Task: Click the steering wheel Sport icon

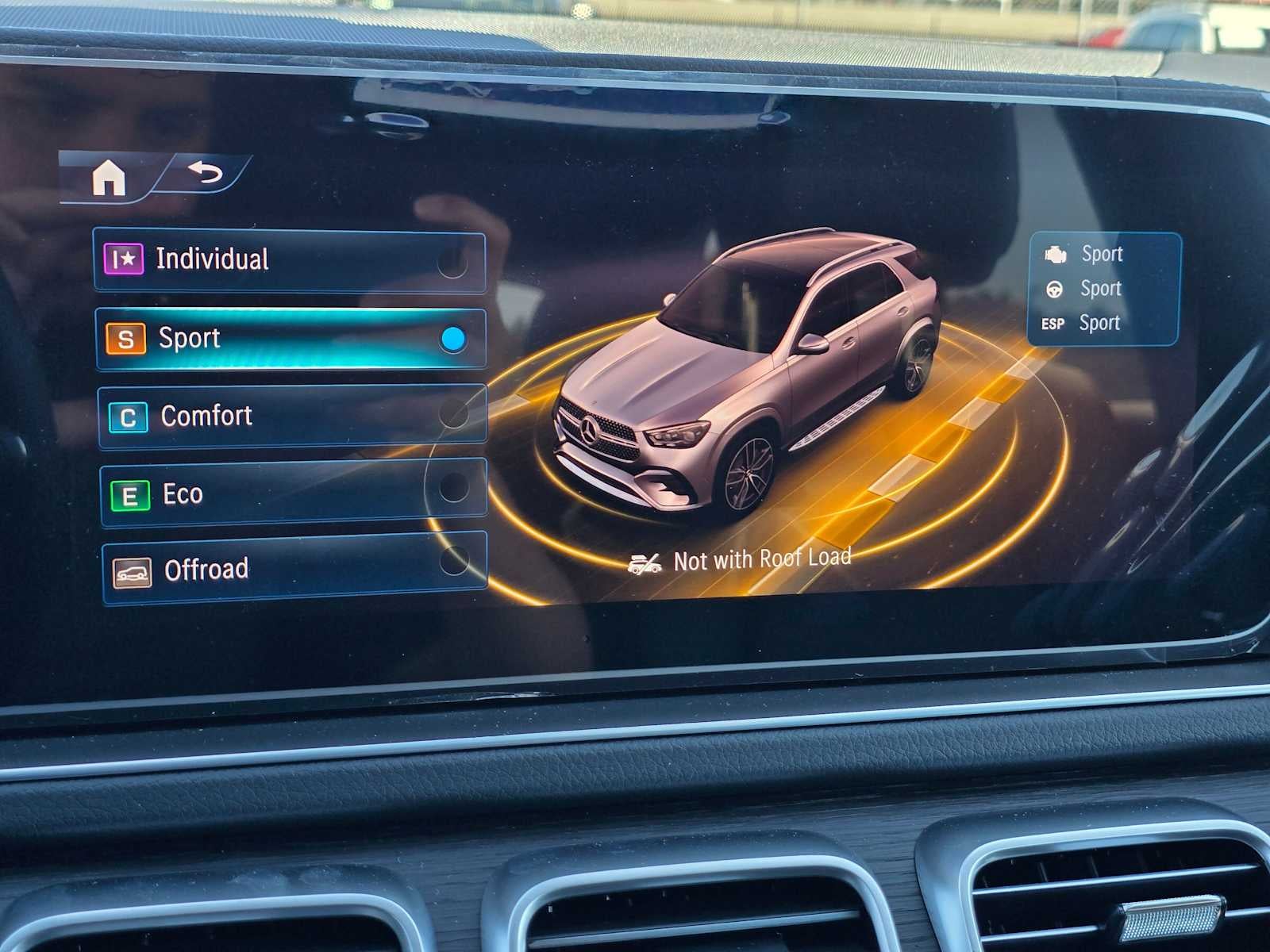Action: click(x=1053, y=288)
